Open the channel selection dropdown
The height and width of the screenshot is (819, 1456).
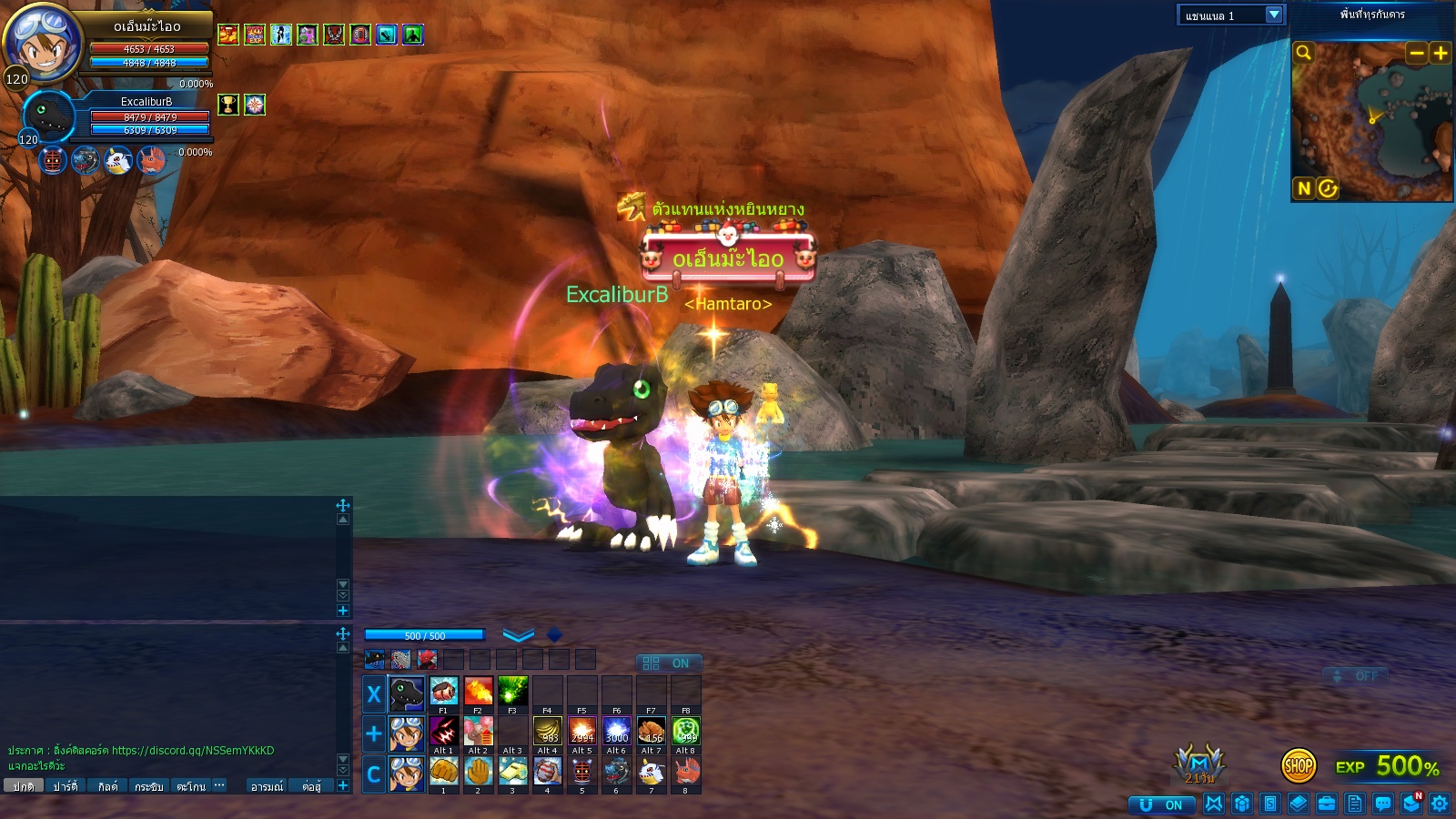(x=1274, y=15)
